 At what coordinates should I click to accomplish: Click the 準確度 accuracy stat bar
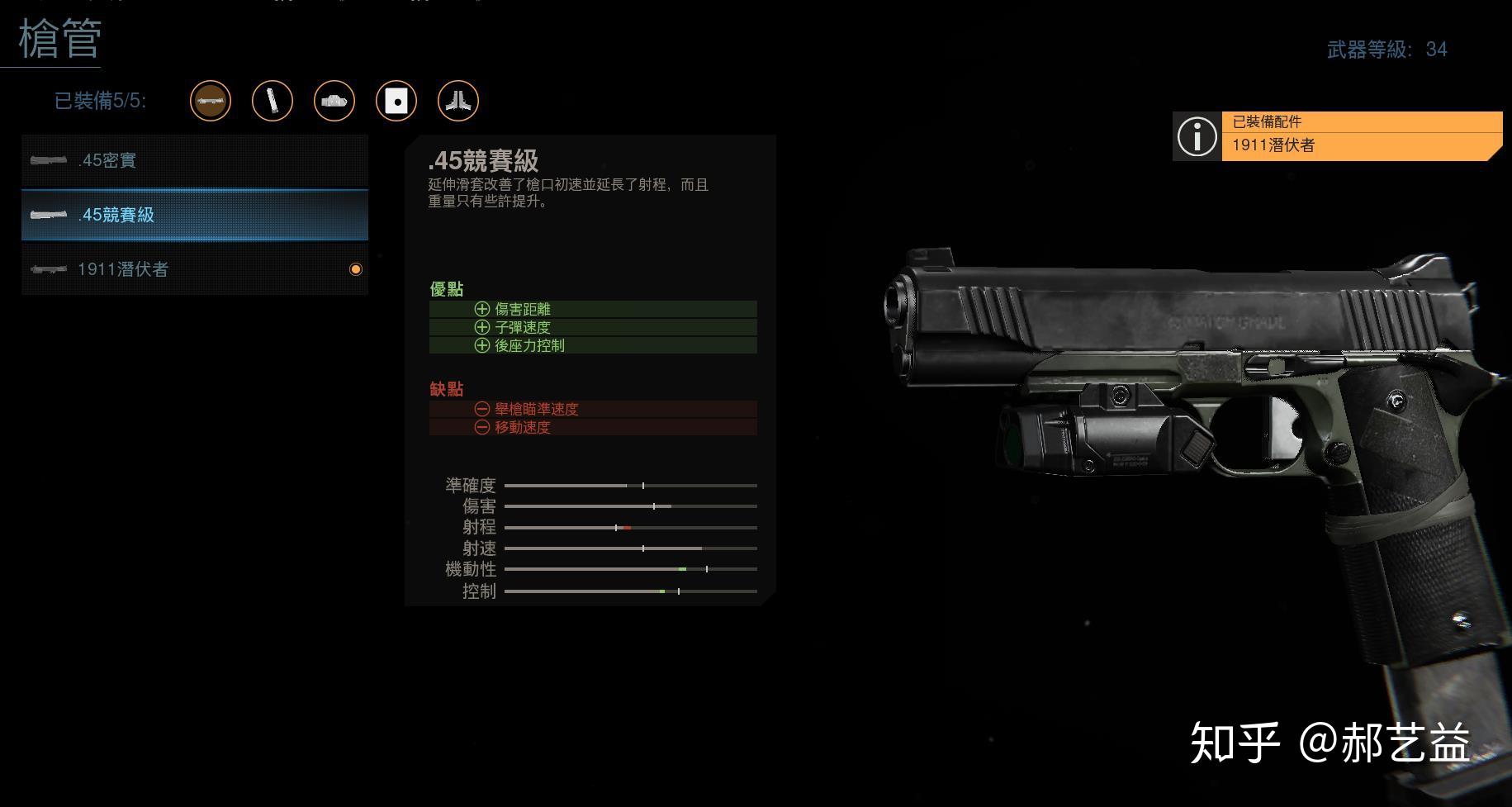tap(629, 486)
